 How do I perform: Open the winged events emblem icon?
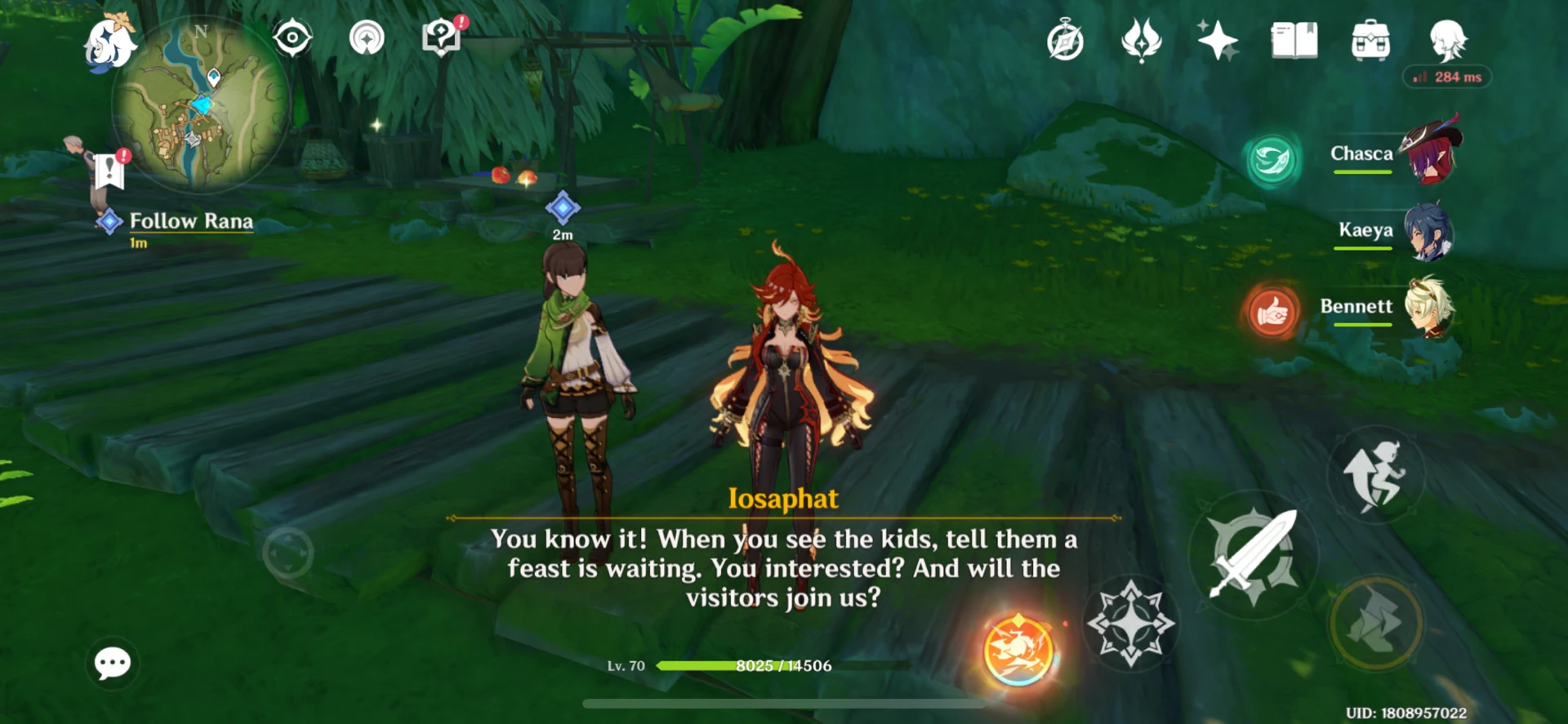1142,39
